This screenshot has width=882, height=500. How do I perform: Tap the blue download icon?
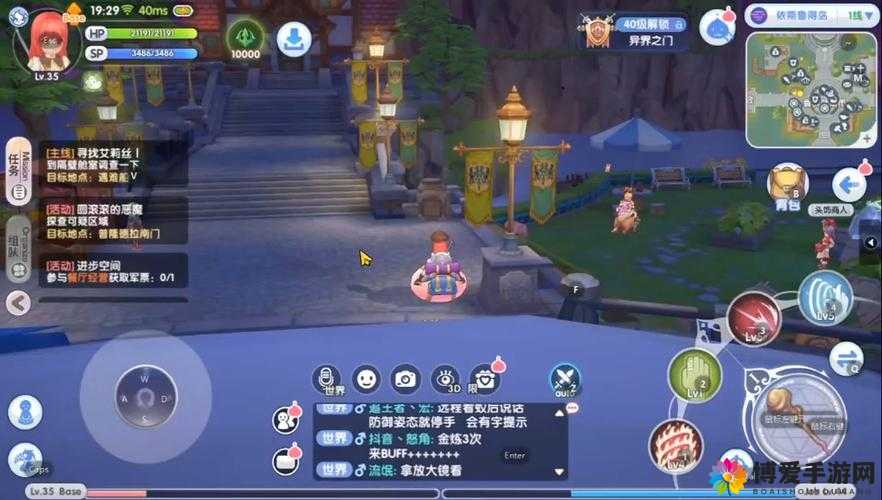tap(294, 39)
